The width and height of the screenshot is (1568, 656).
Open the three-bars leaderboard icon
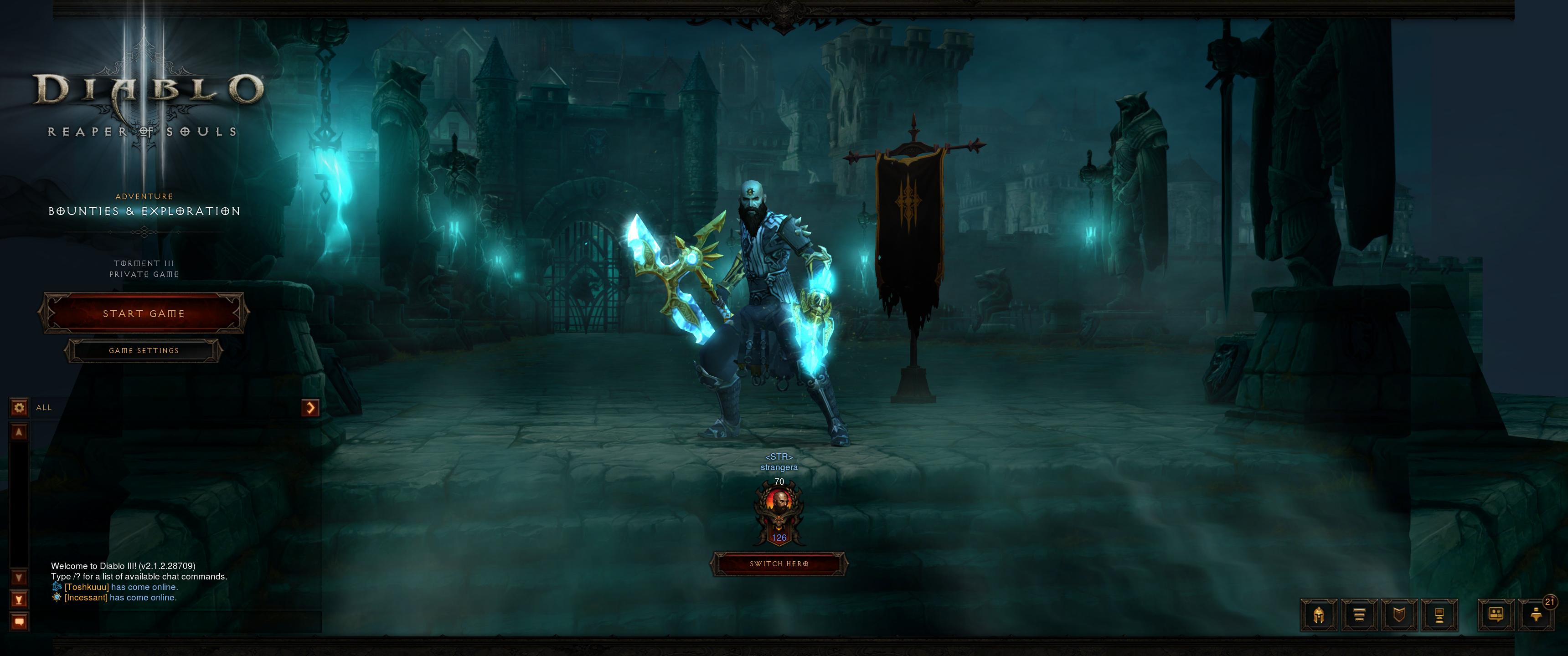coord(1359,615)
